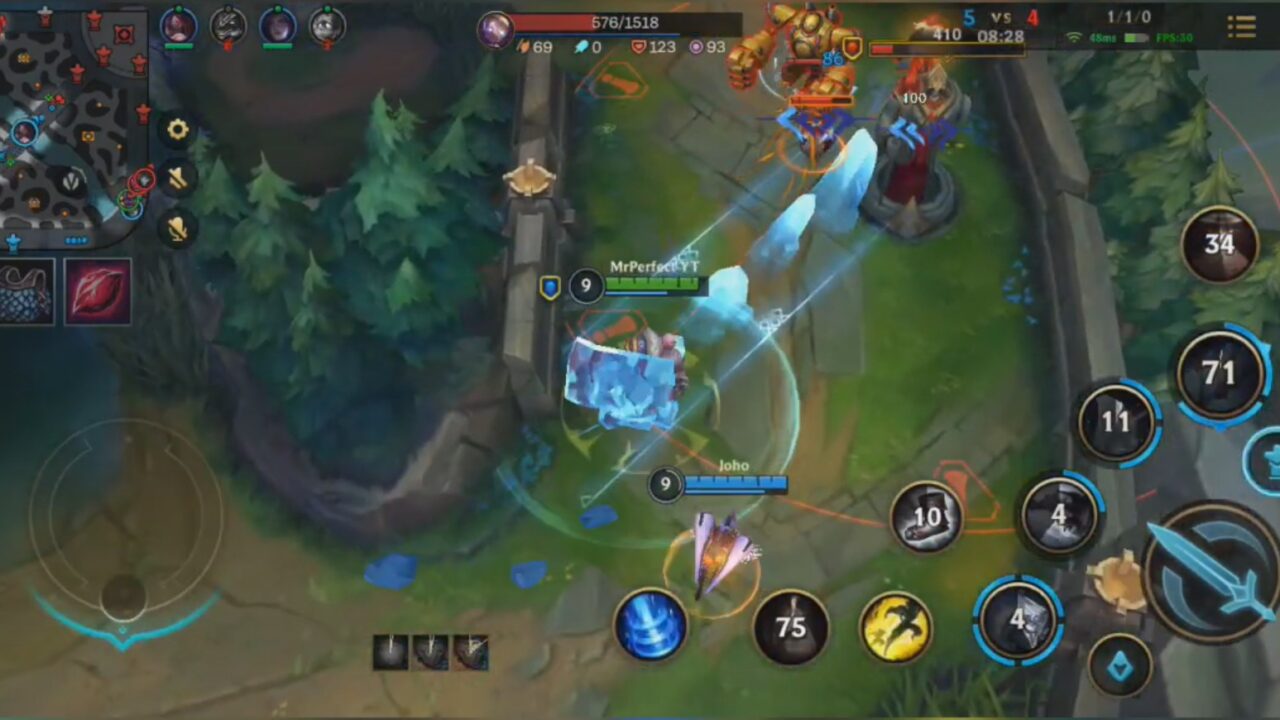
Task: Open the scoreboard menu icon at top right
Action: [1243, 27]
